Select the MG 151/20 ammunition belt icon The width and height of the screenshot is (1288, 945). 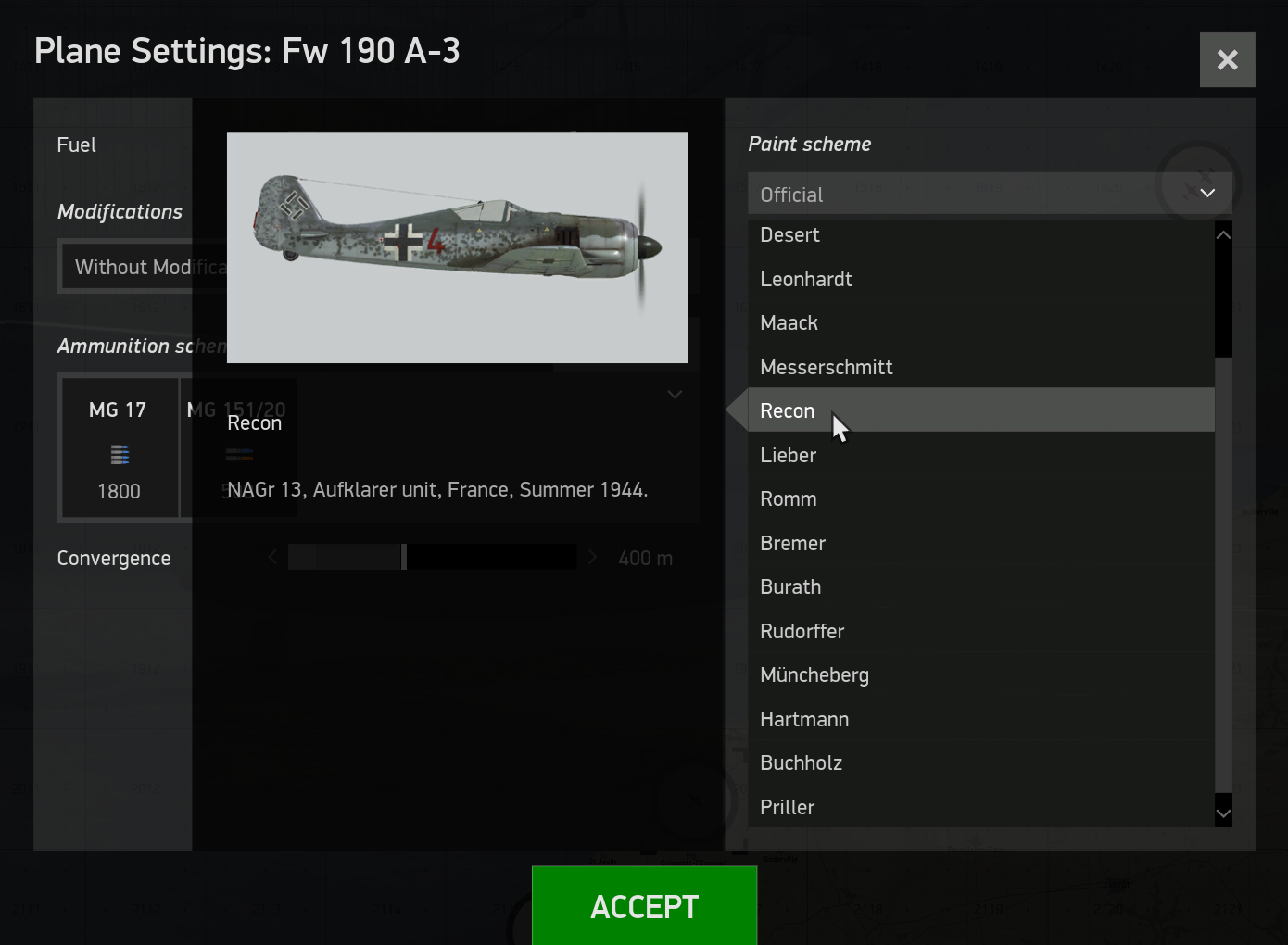click(238, 454)
